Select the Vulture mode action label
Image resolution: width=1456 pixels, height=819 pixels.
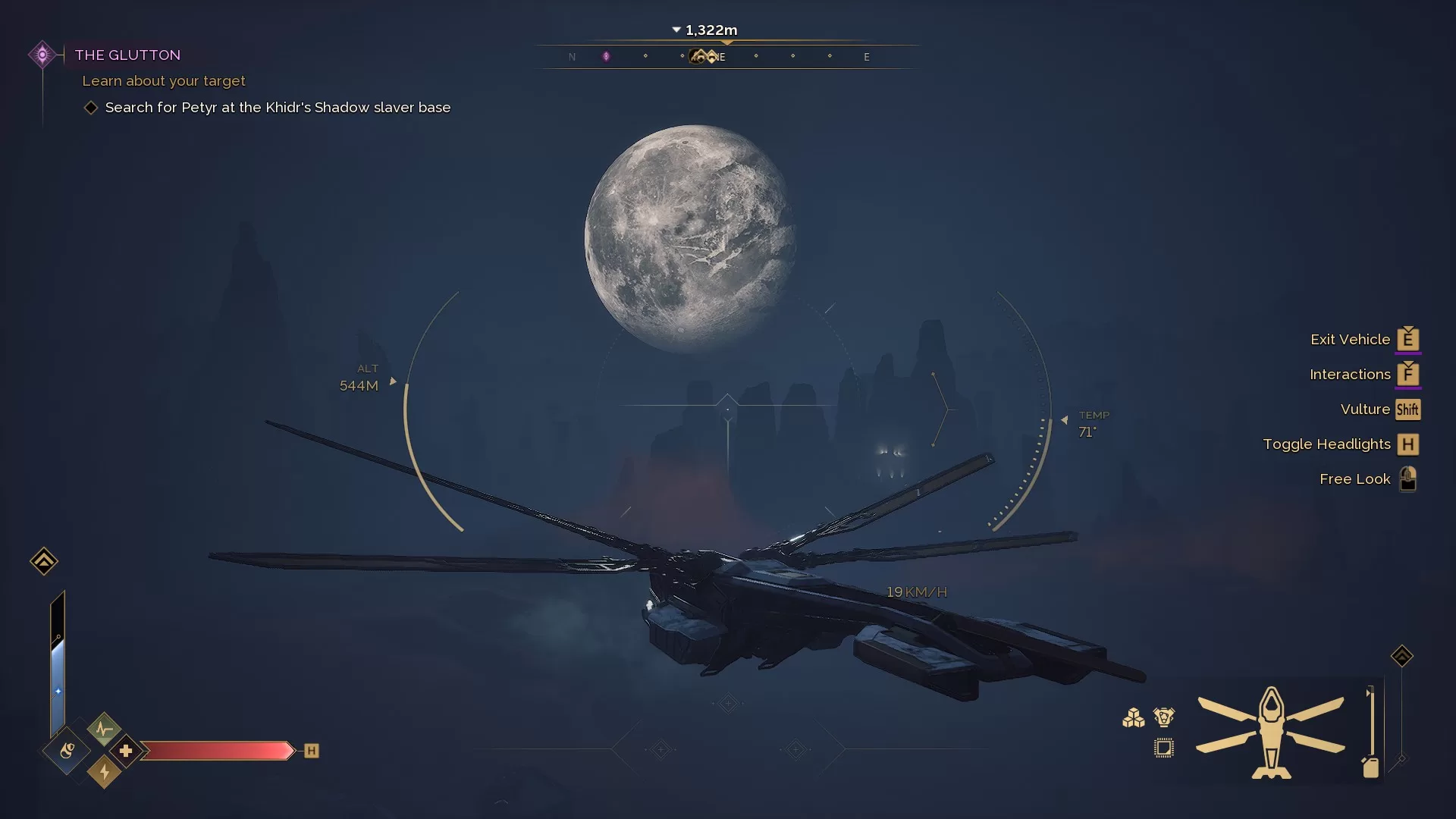point(1365,409)
